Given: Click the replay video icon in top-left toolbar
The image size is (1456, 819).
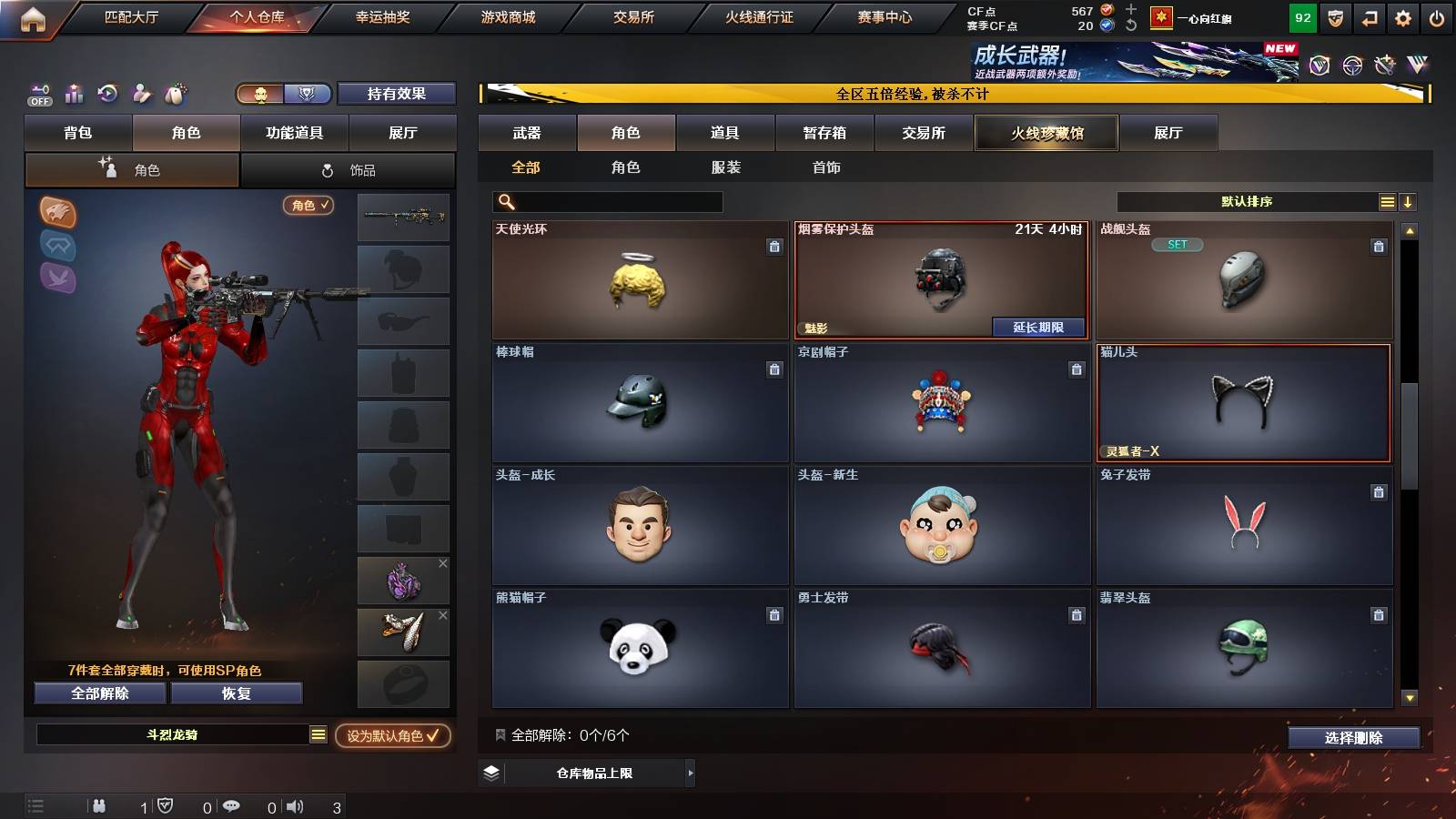Looking at the screenshot, I should [x=108, y=94].
